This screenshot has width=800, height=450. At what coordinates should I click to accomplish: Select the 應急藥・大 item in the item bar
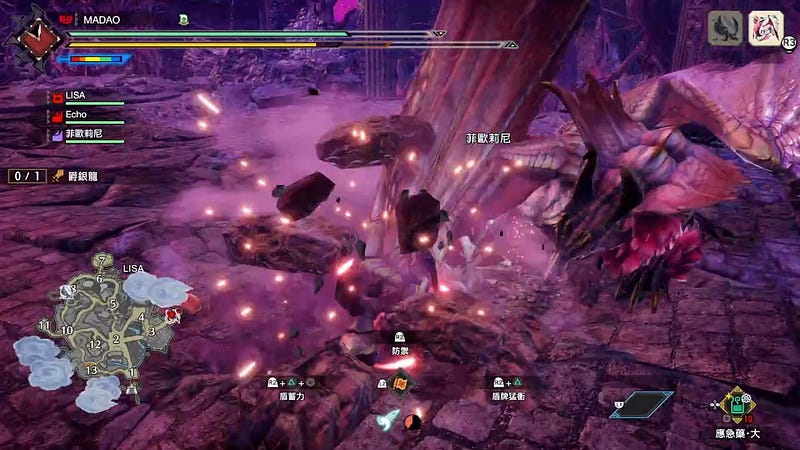(739, 403)
